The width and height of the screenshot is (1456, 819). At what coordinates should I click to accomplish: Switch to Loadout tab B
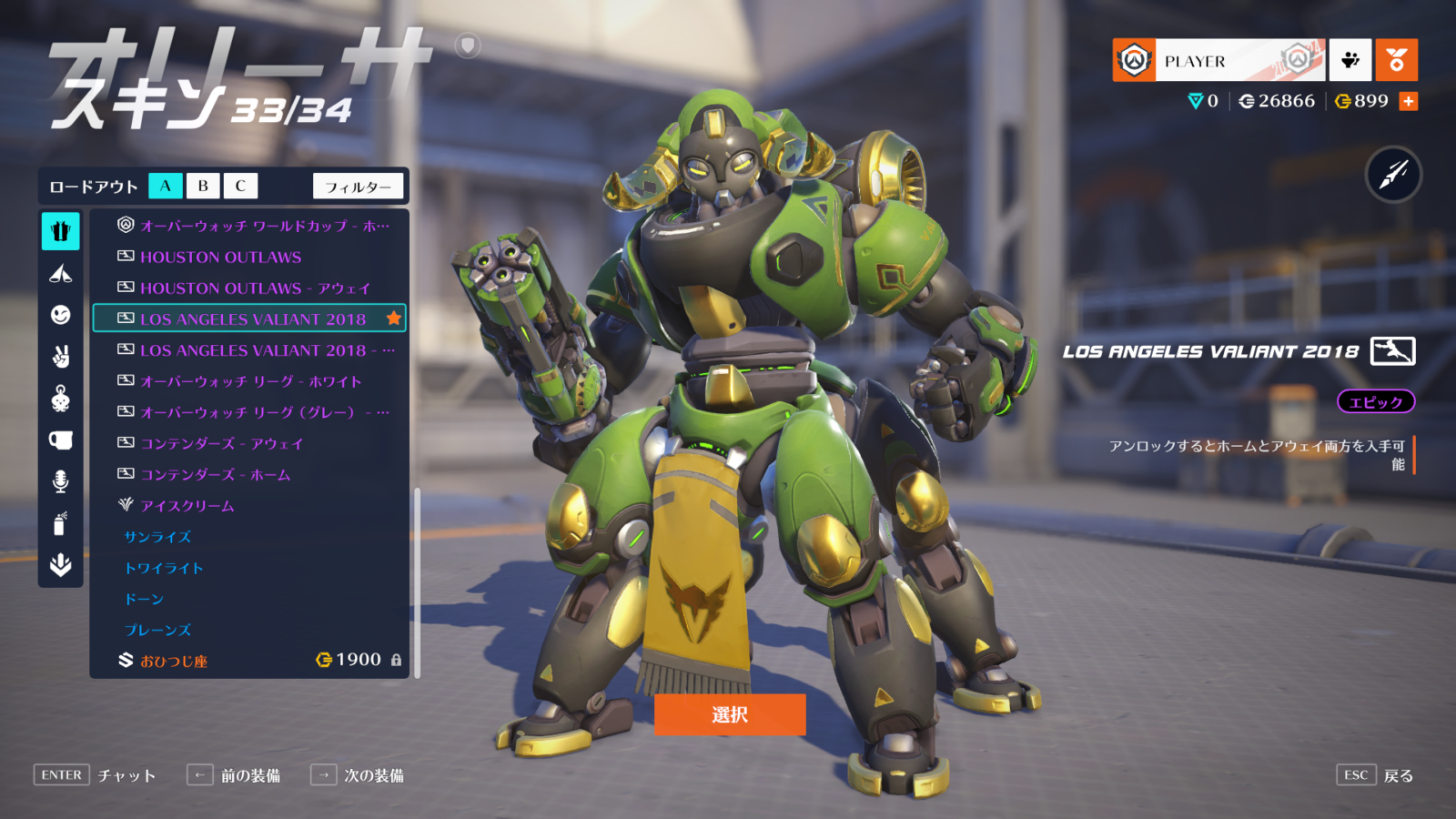click(202, 186)
